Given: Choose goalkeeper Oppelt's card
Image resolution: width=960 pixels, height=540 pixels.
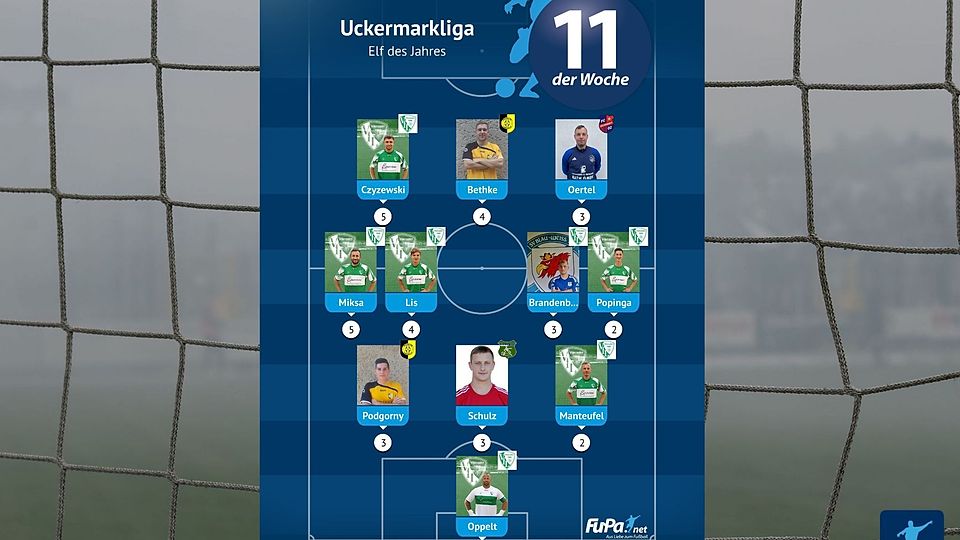Looking at the screenshot, I should tap(482, 496).
